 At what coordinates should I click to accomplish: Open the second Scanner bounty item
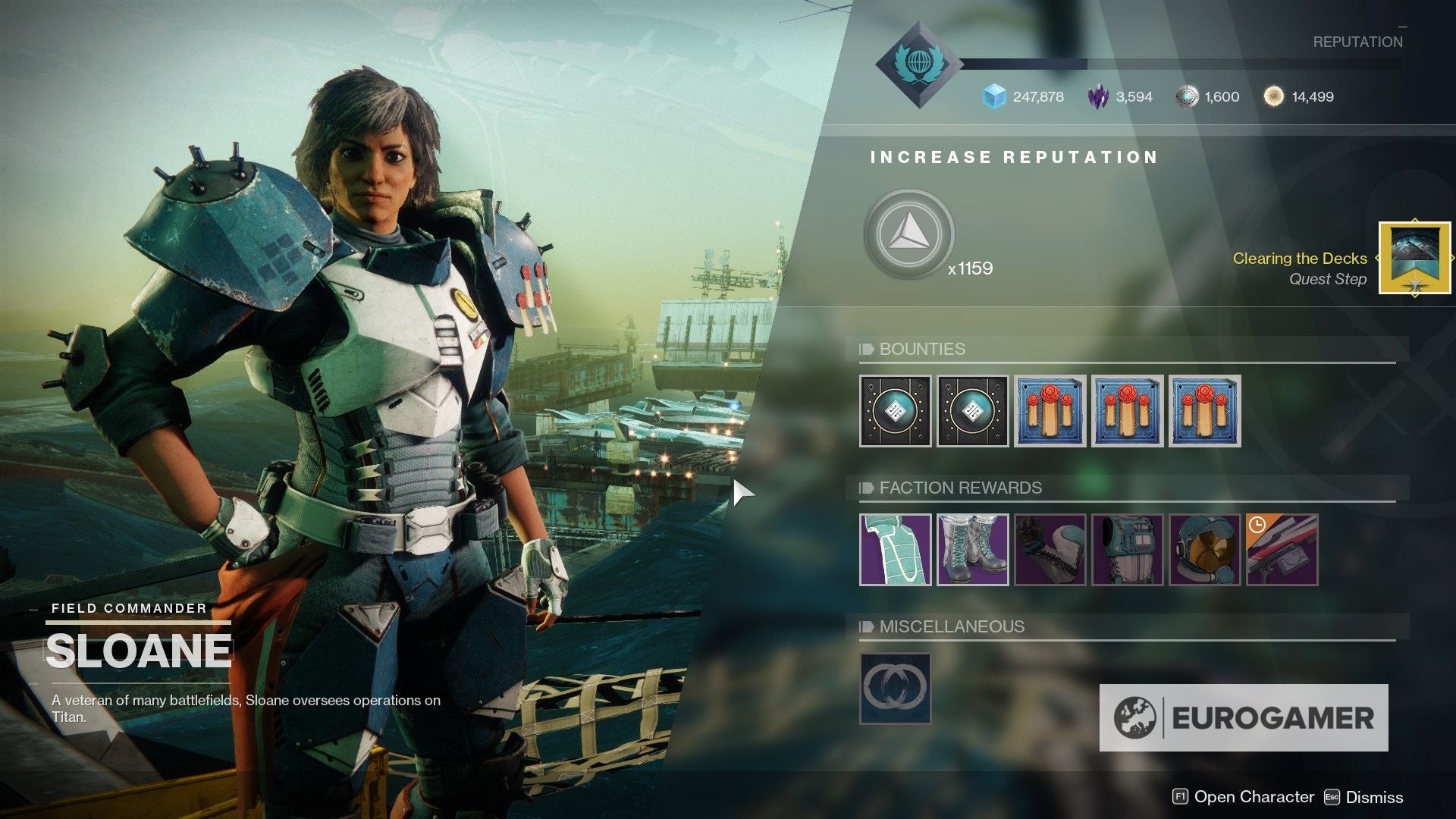click(972, 413)
